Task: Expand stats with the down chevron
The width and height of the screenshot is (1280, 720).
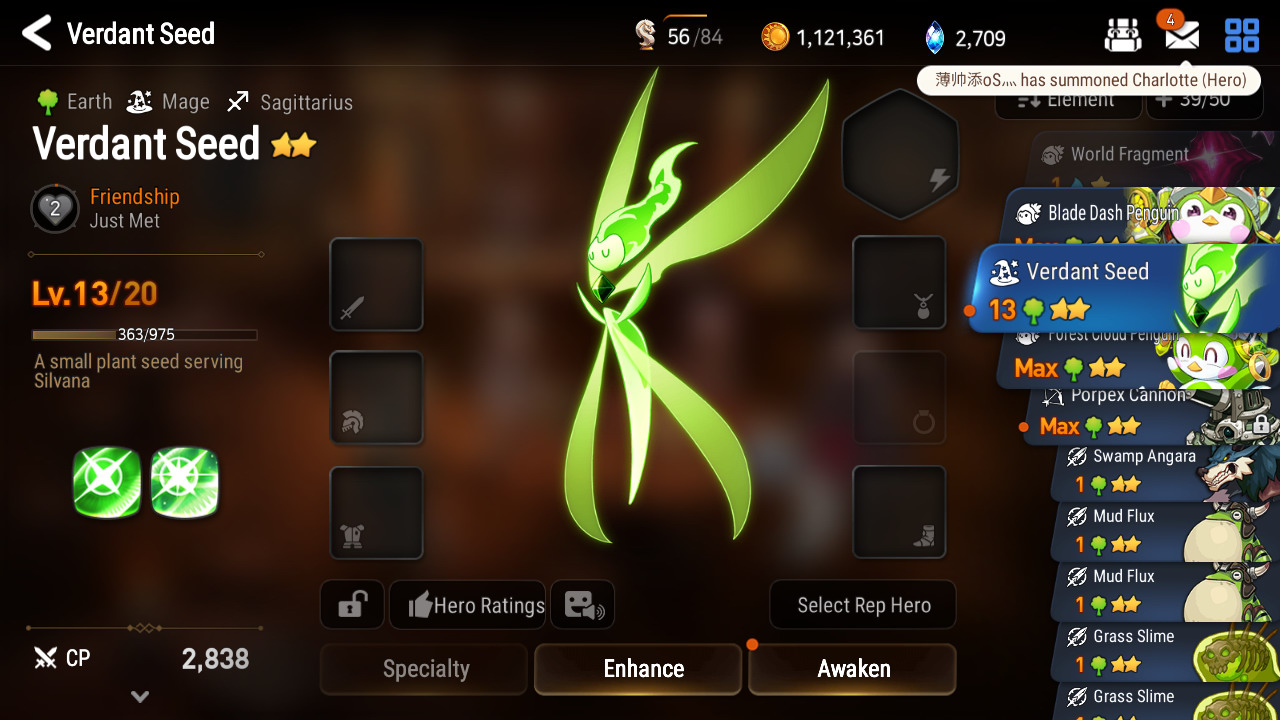Action: (x=140, y=696)
